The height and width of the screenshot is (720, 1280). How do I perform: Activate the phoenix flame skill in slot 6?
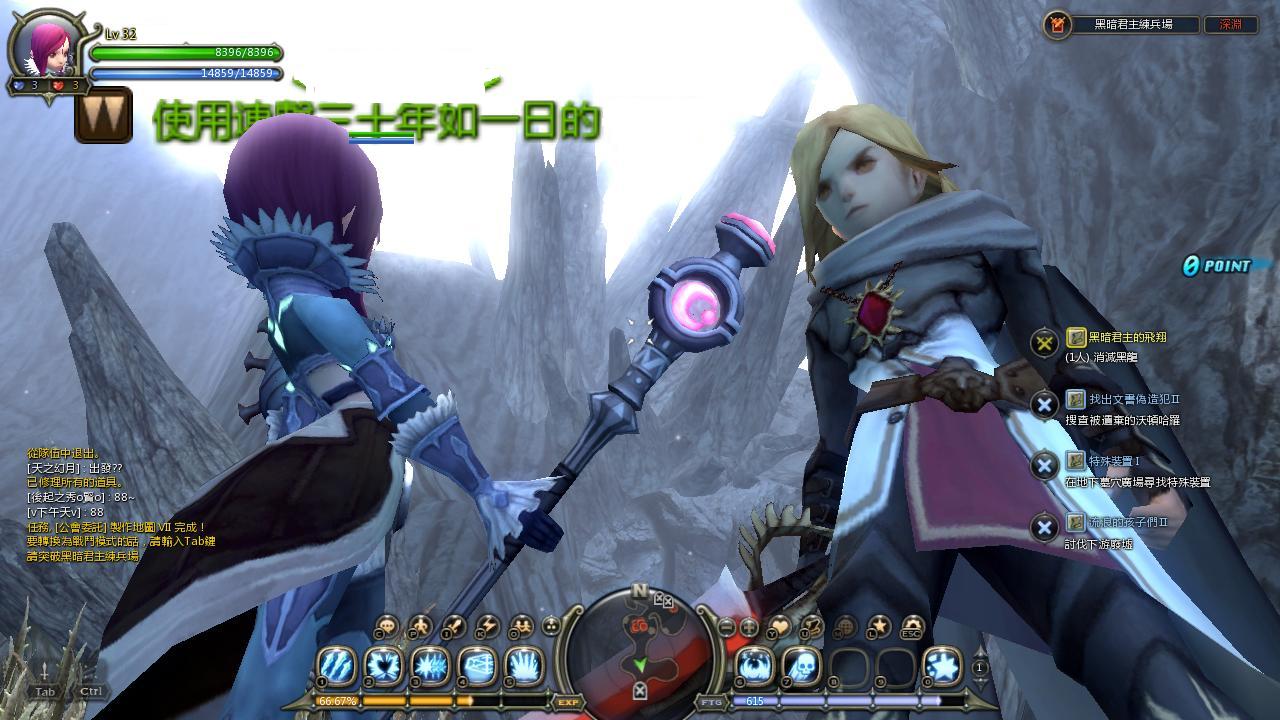coord(755,666)
